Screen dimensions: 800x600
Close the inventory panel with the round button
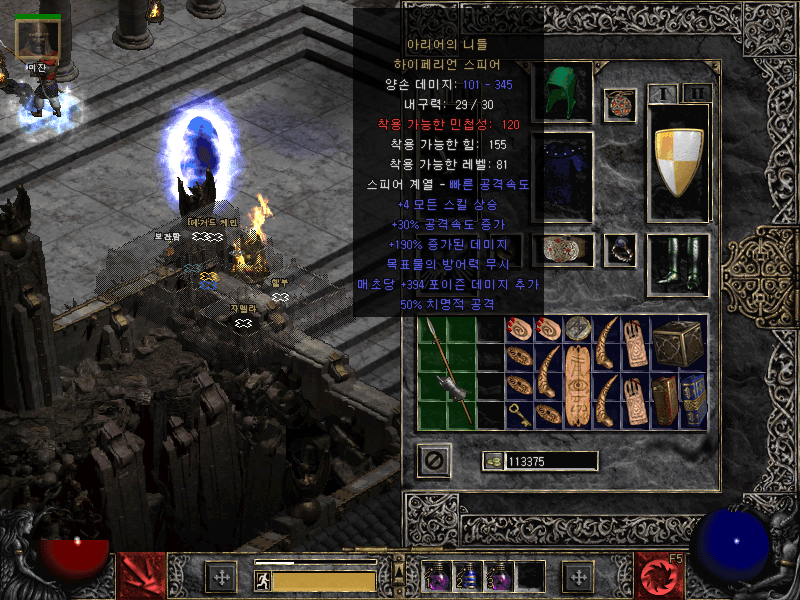point(434,460)
